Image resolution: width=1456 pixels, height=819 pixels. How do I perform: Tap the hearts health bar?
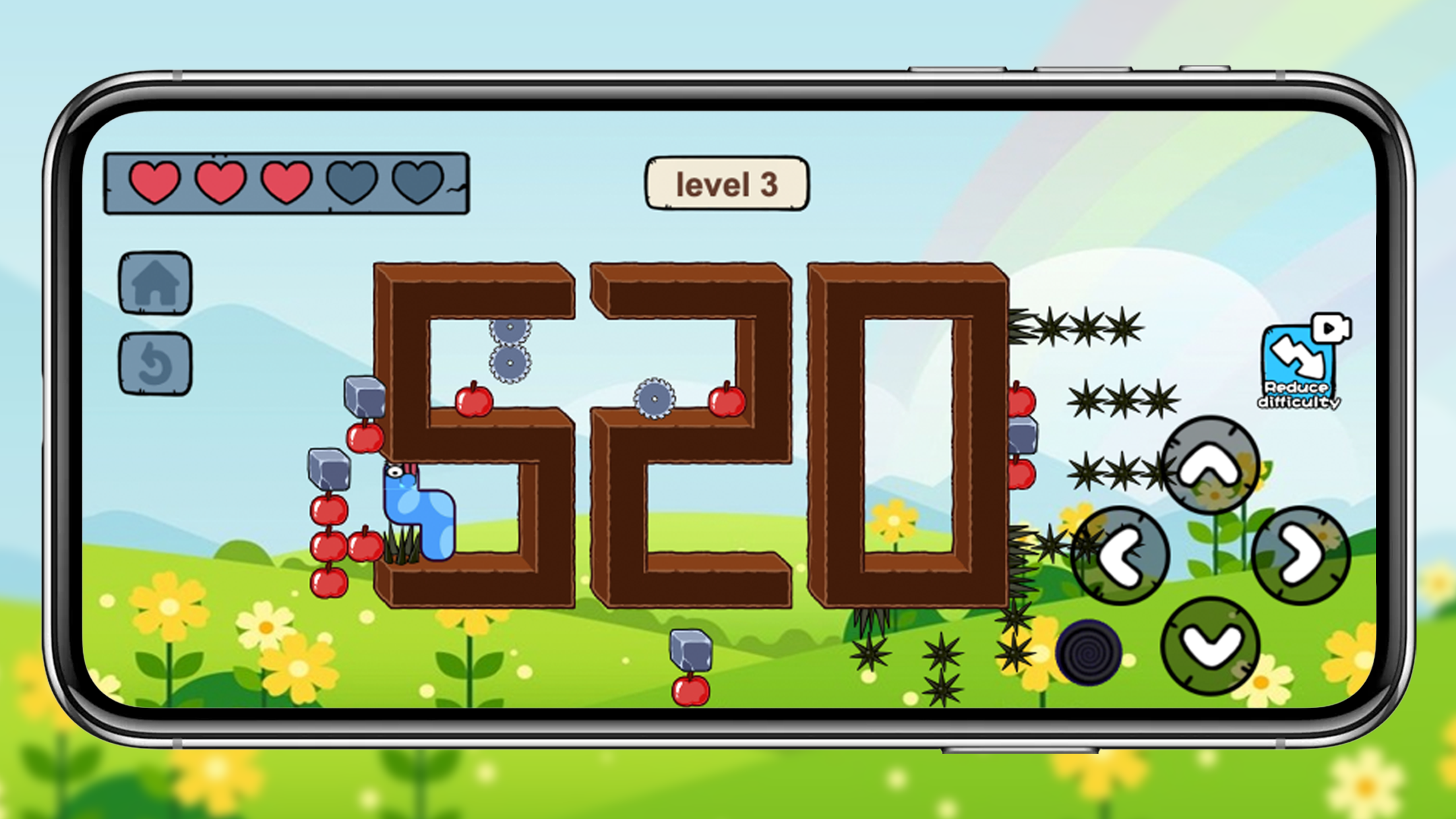pyautogui.click(x=287, y=183)
